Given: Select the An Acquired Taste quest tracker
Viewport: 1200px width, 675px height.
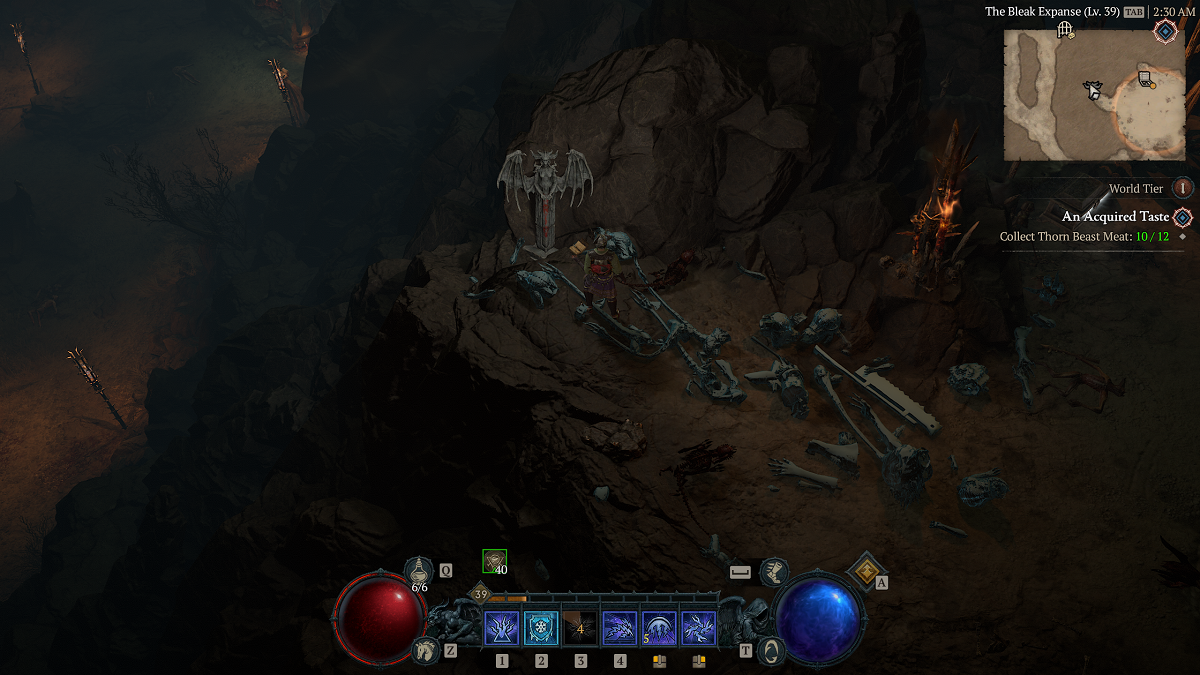Looking at the screenshot, I should pyautogui.click(x=1115, y=217).
